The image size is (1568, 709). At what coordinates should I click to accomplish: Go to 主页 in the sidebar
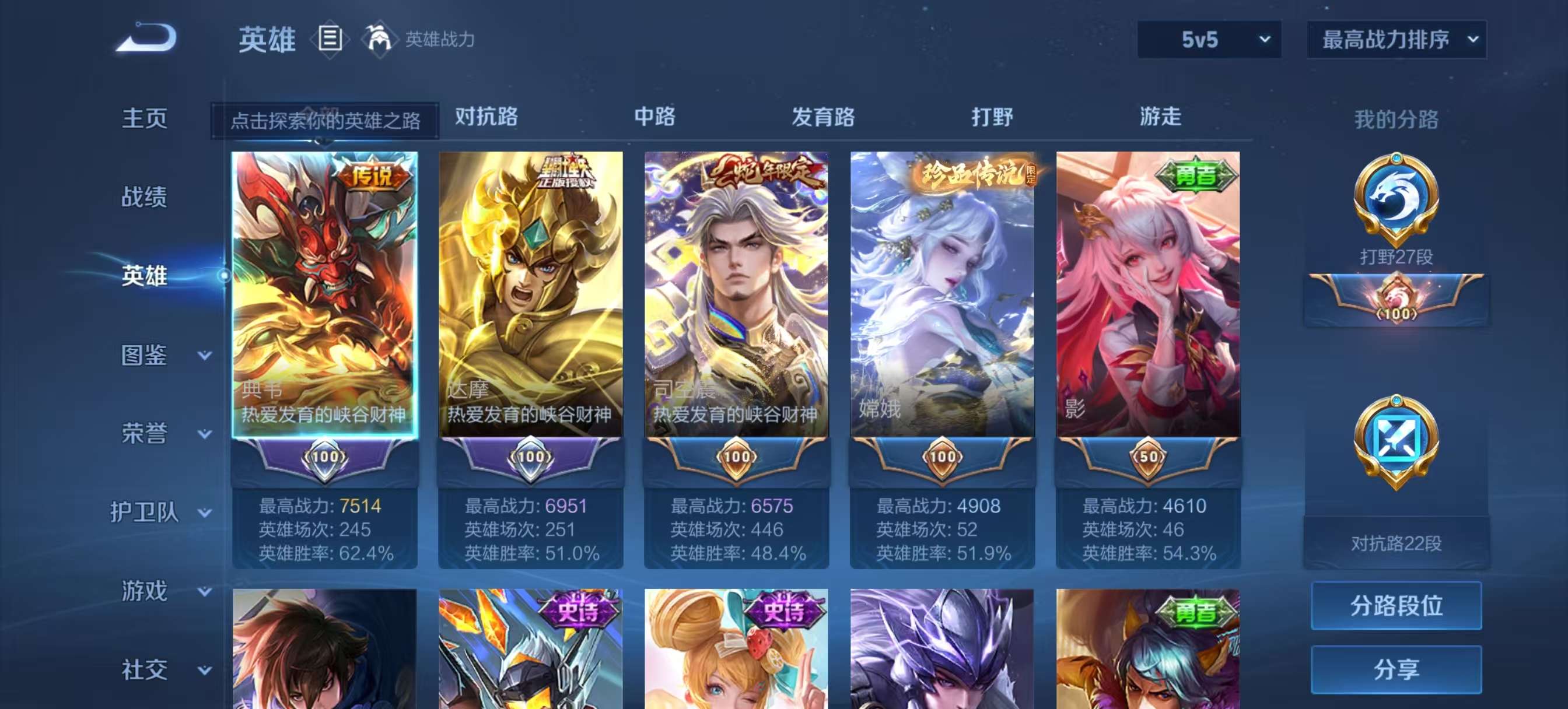(144, 119)
